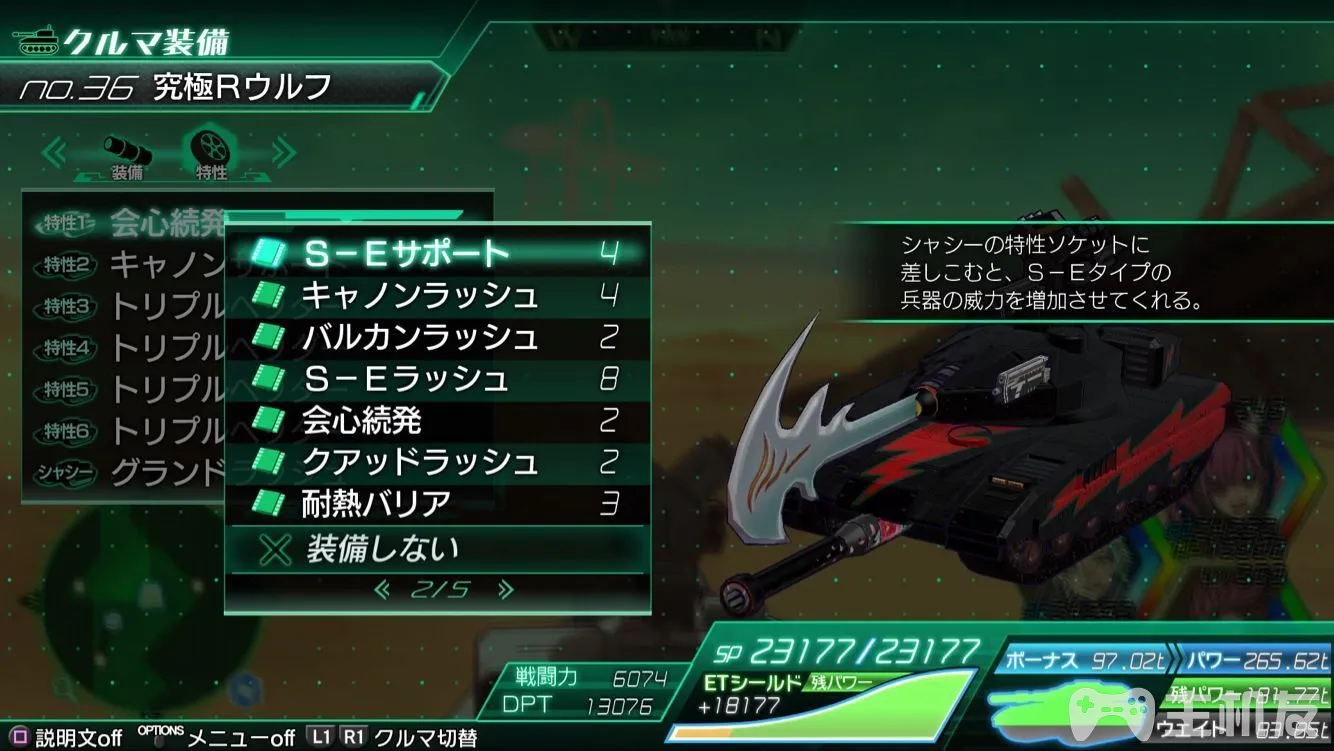Go to the next page of the trait list

tap(505, 590)
